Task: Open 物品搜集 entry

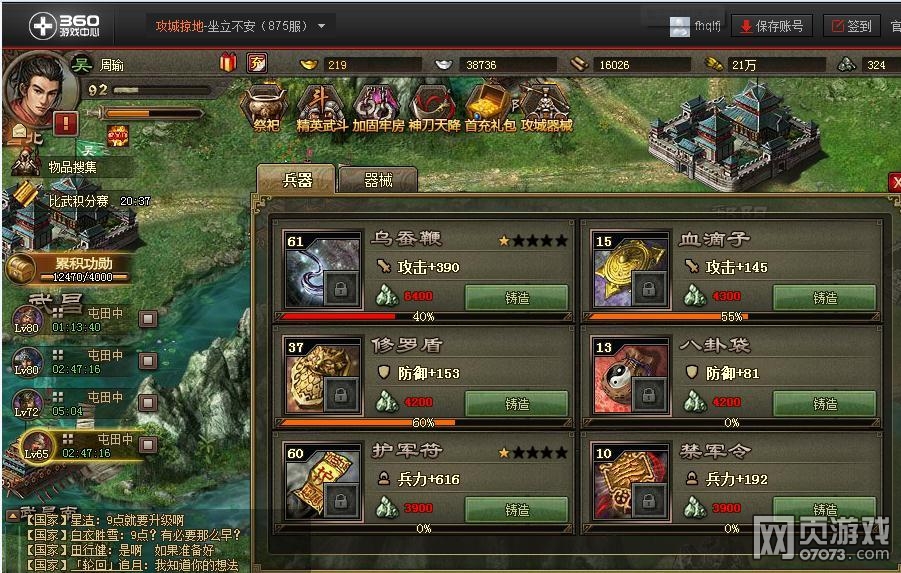Action: [72, 167]
